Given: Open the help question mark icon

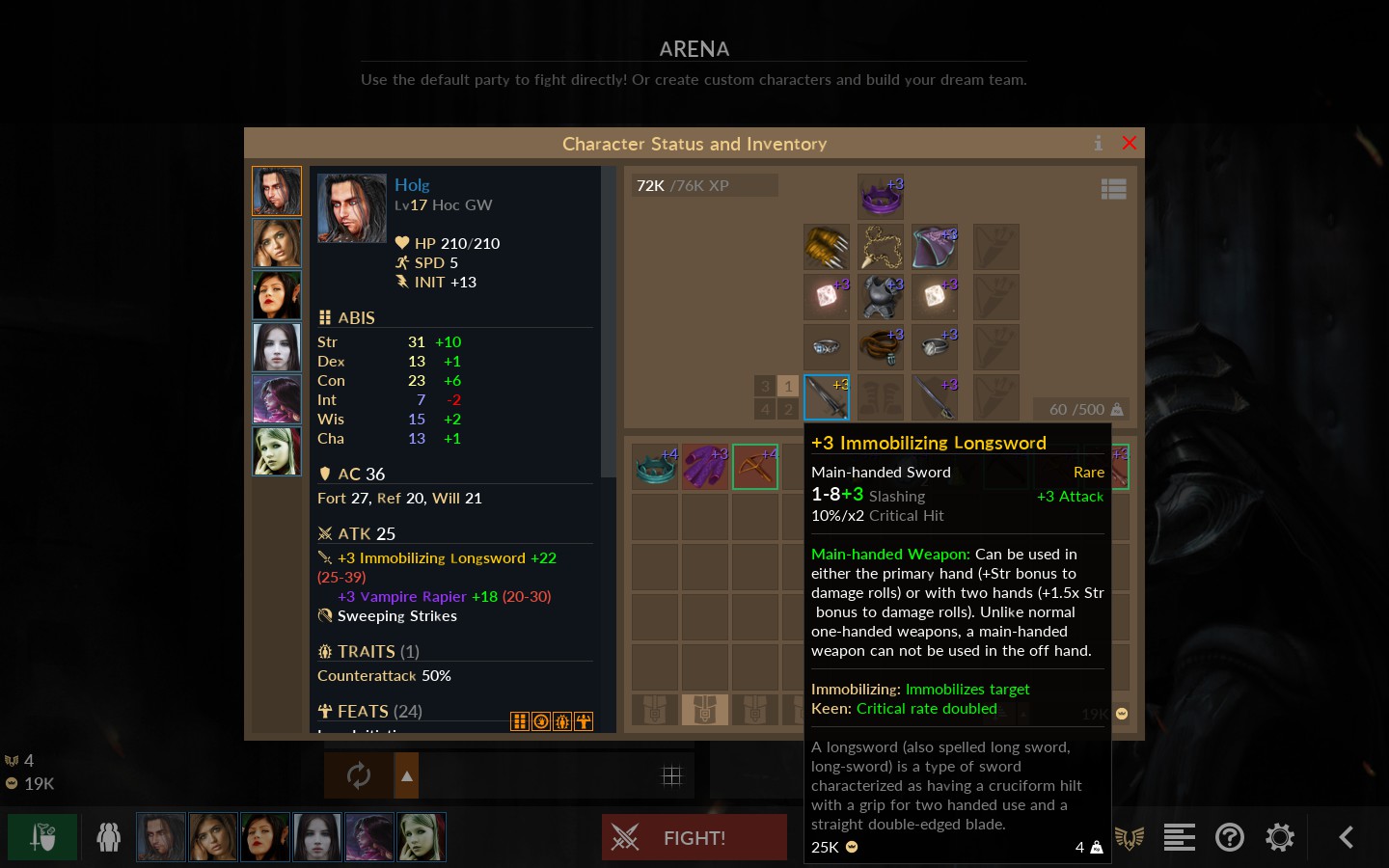Looking at the screenshot, I should 1229,837.
